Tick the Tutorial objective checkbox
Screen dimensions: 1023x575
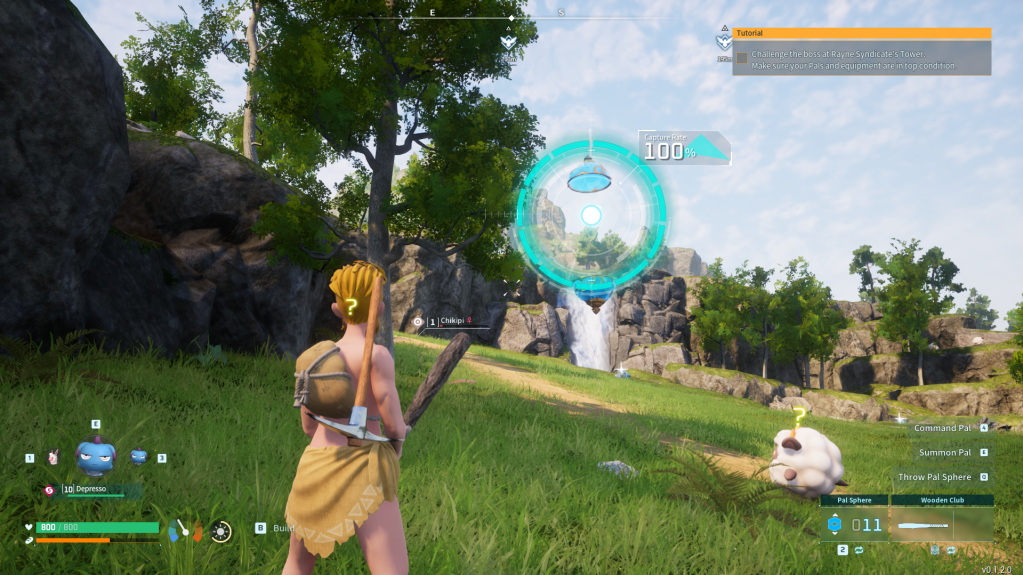tap(742, 58)
